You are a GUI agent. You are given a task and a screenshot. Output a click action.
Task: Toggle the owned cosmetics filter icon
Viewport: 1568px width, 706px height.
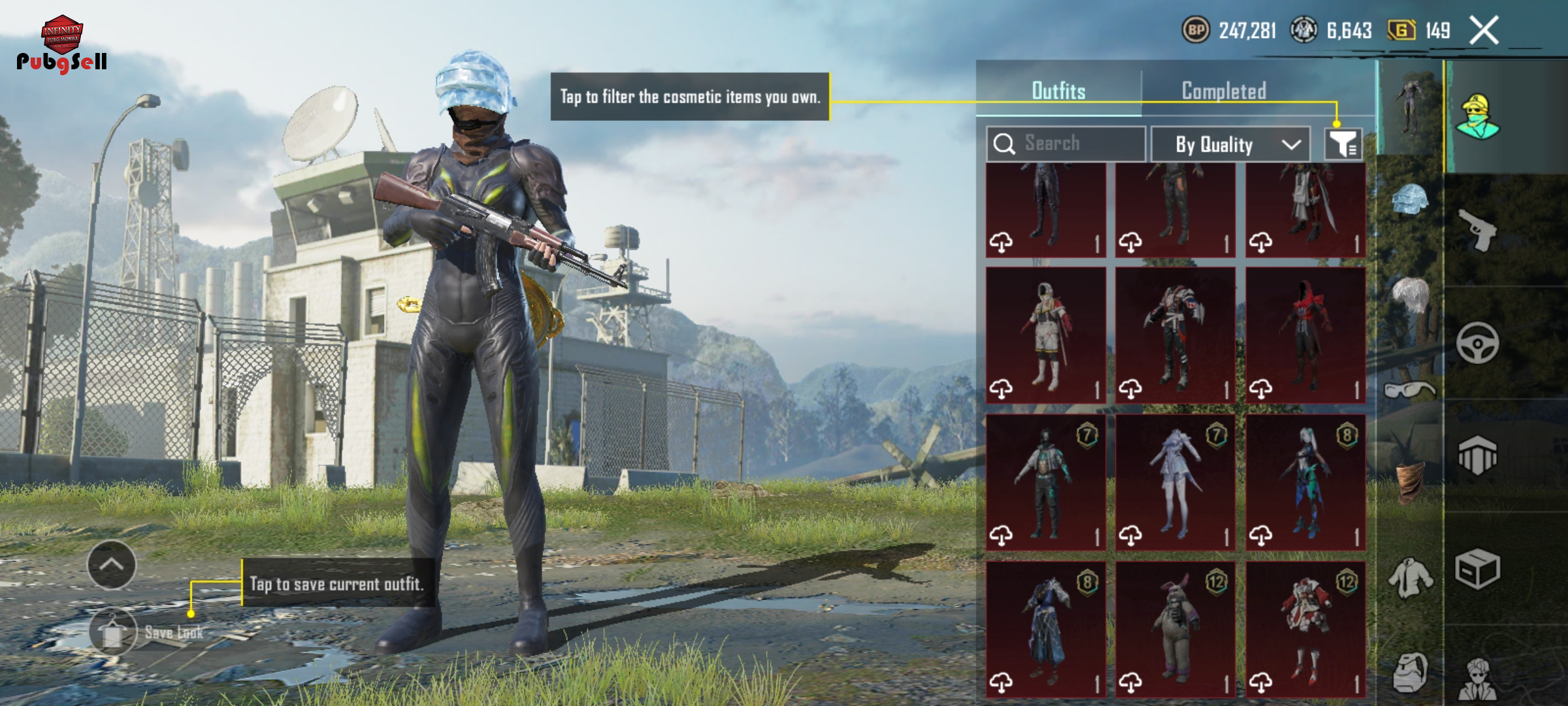tap(1343, 144)
